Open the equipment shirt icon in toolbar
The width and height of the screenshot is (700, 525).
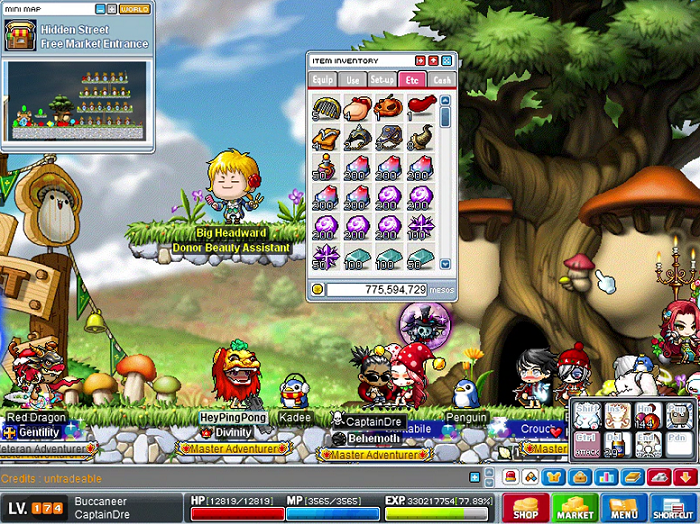pos(554,477)
